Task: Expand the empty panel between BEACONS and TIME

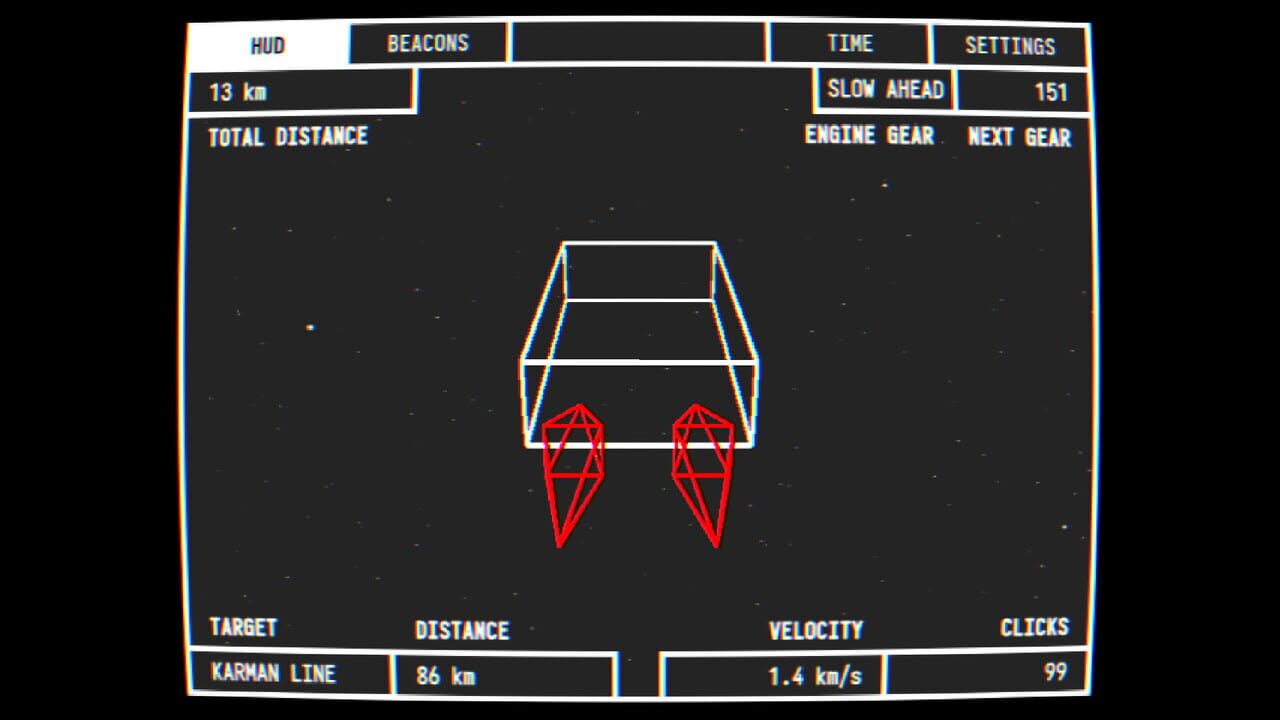Action: click(637, 43)
